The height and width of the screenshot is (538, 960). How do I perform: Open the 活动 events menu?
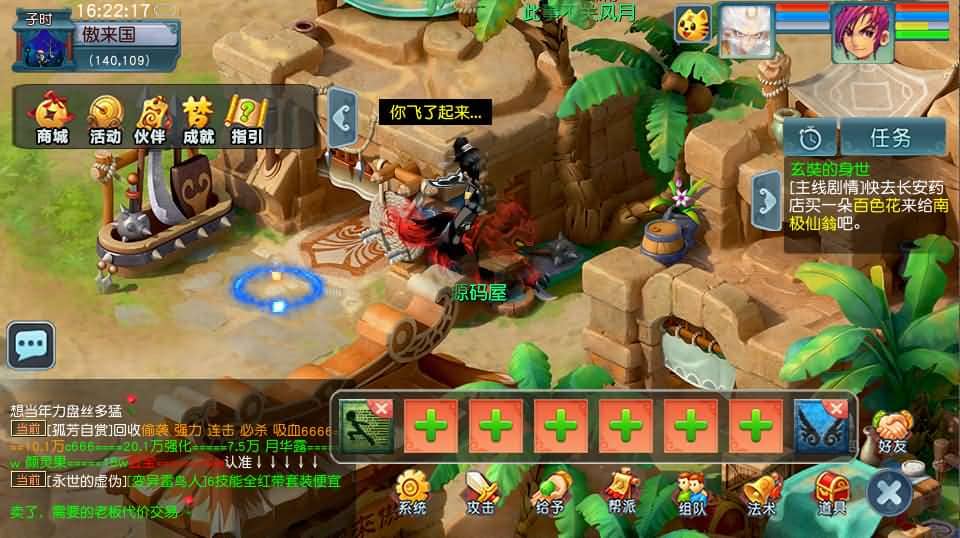click(105, 118)
